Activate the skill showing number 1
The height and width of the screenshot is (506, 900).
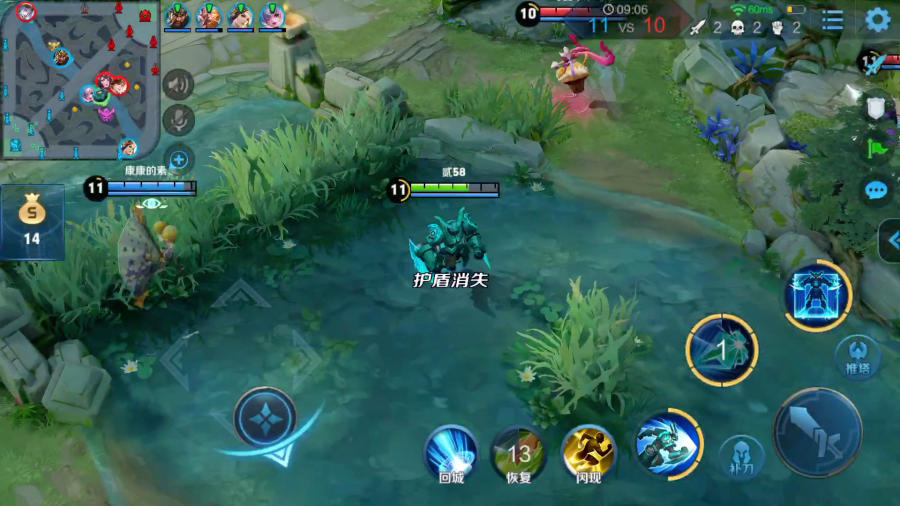[721, 350]
